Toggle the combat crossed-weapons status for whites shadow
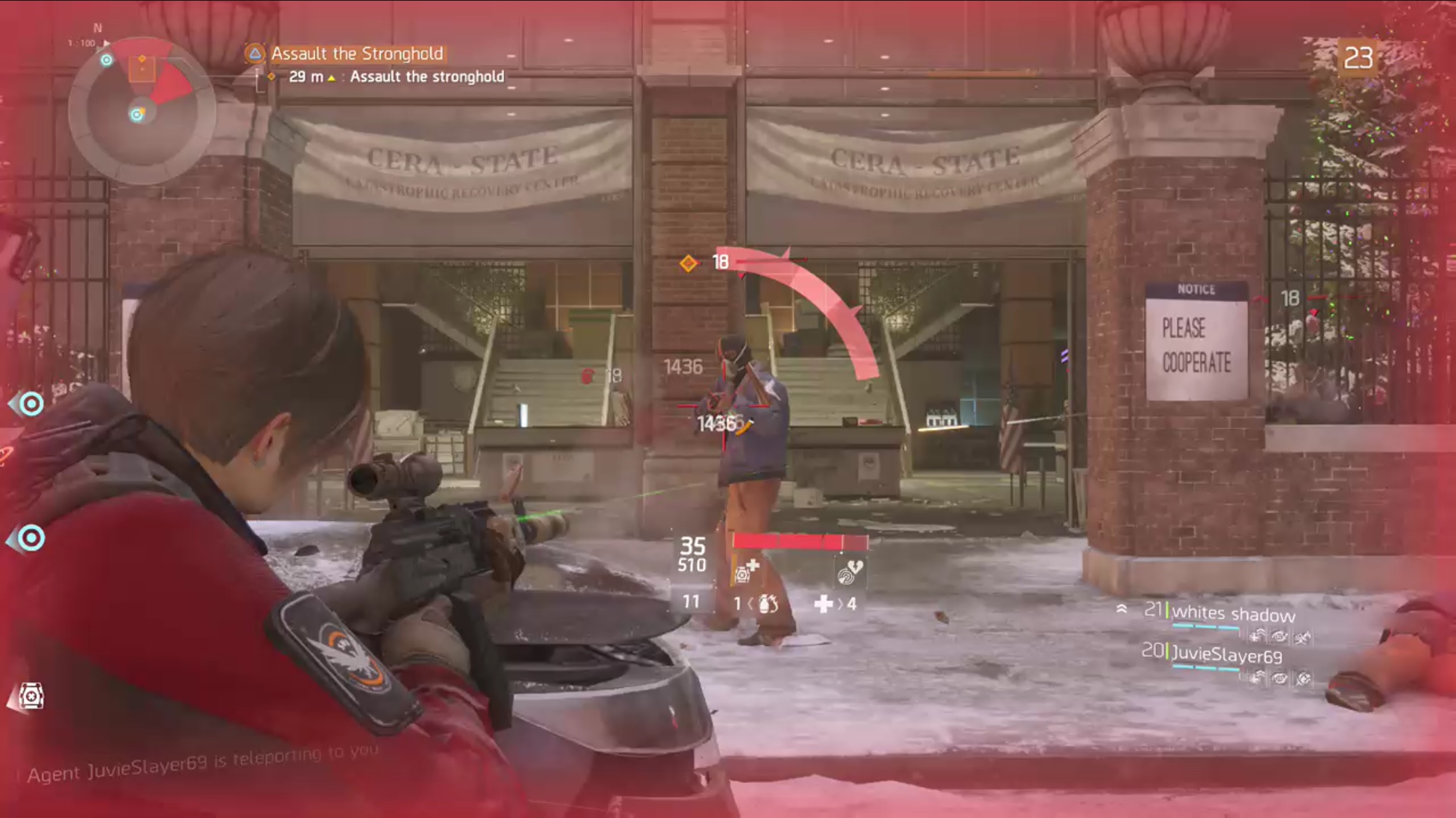The height and width of the screenshot is (818, 1456). (x=1303, y=637)
